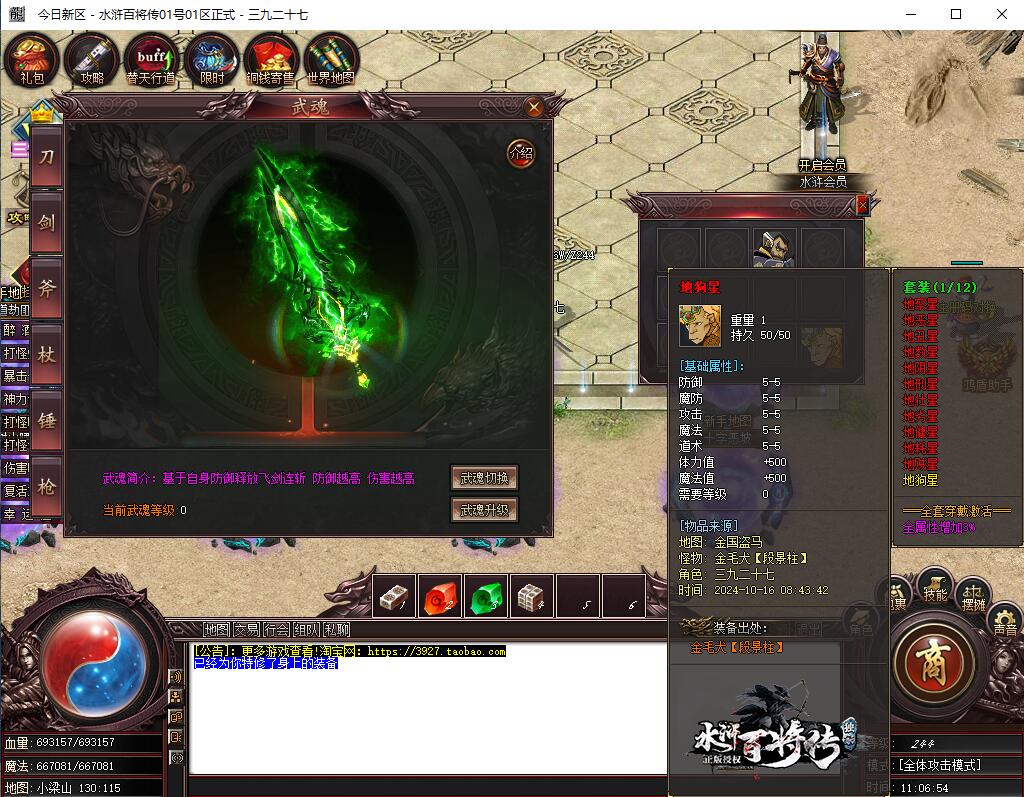Switch chat to the 行会 guild channel

coord(276,629)
